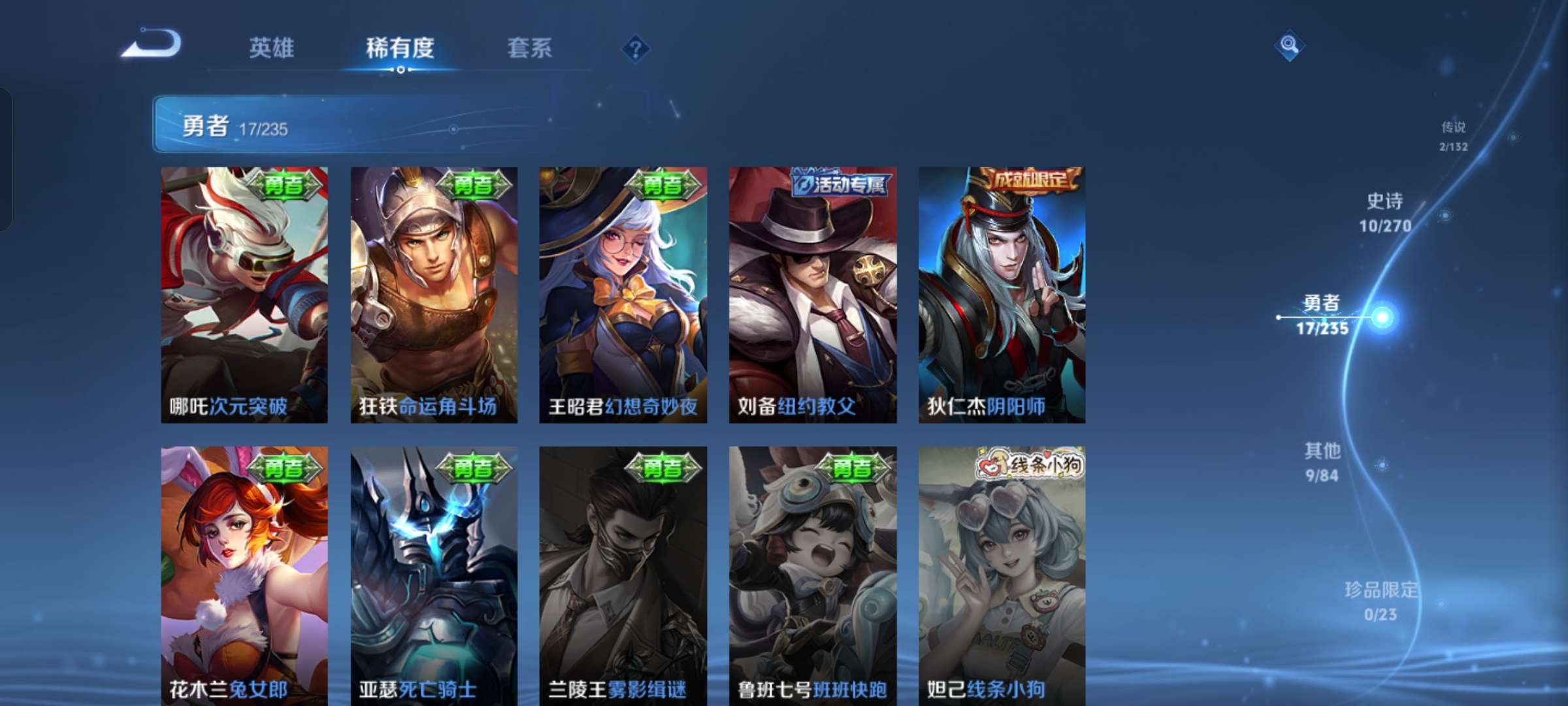1568x706 pixels.
Task: Select the 花木兰 兔女郎 skin card
Action: 244,575
